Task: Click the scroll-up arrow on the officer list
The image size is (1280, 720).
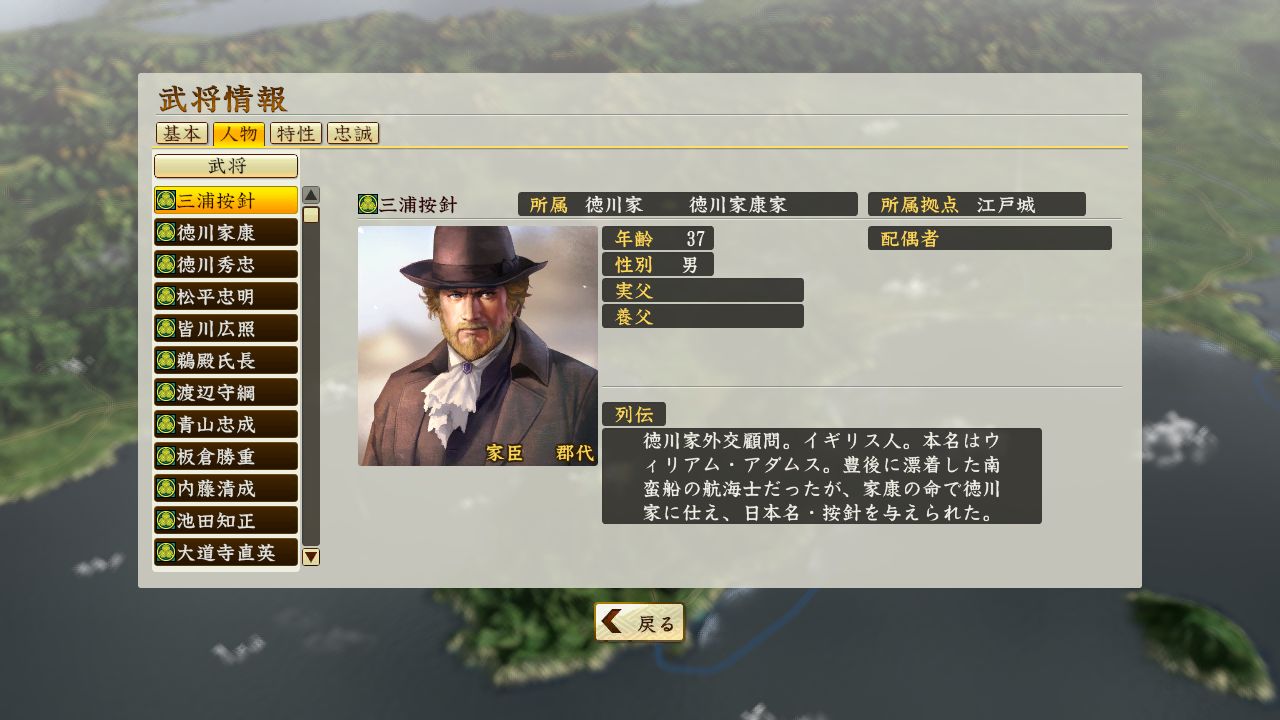Action: coord(312,193)
